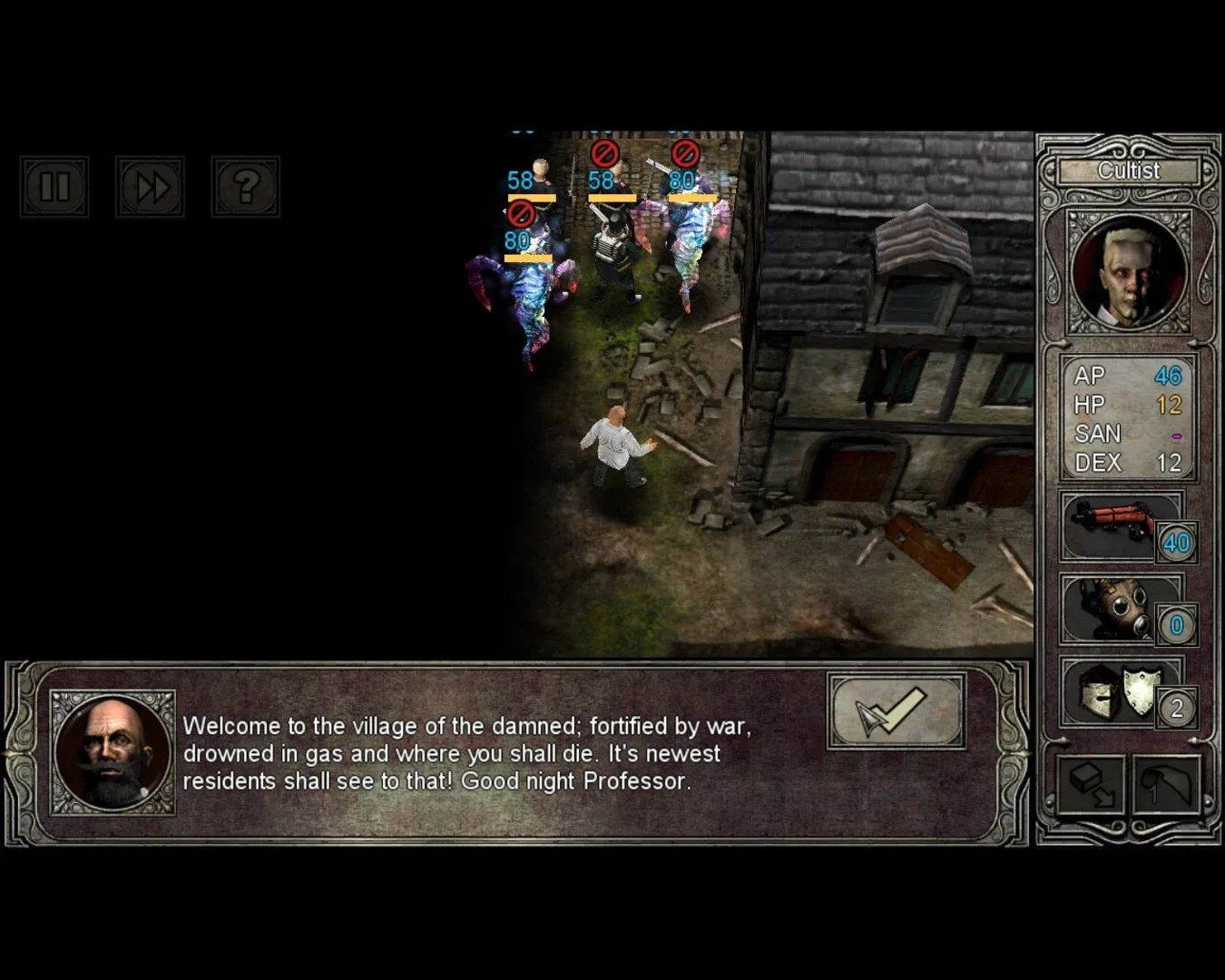Toggle the pause button
Viewport: 1225px width, 980px height.
click(54, 187)
